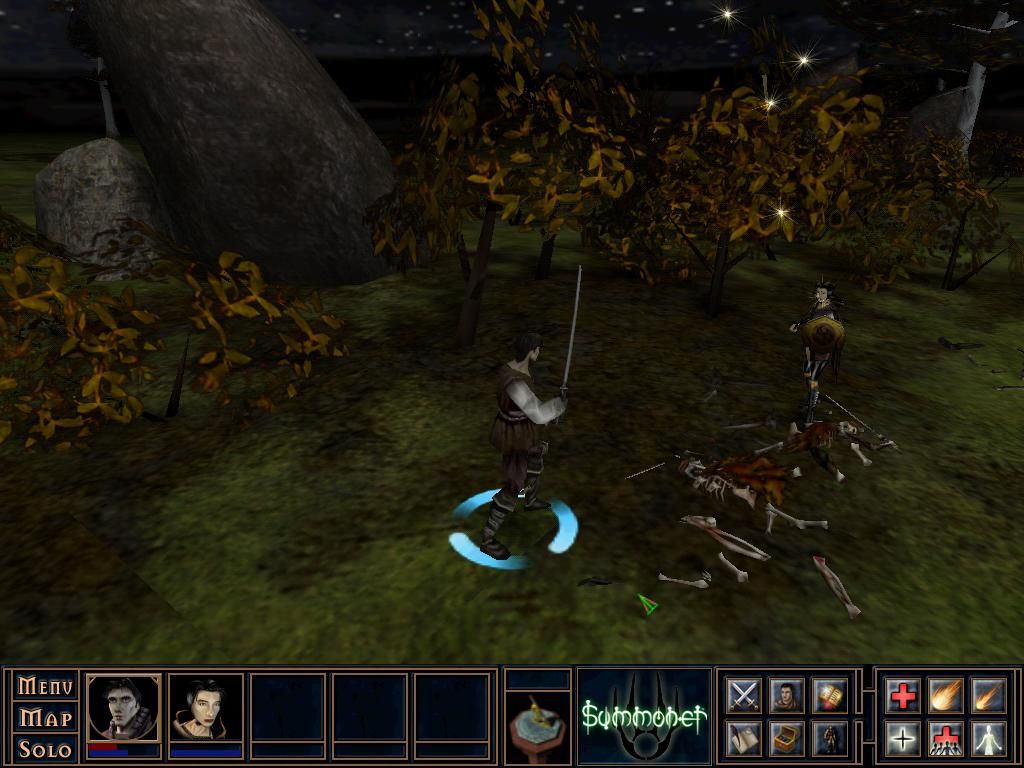Open the character face portrait icon

[787, 695]
